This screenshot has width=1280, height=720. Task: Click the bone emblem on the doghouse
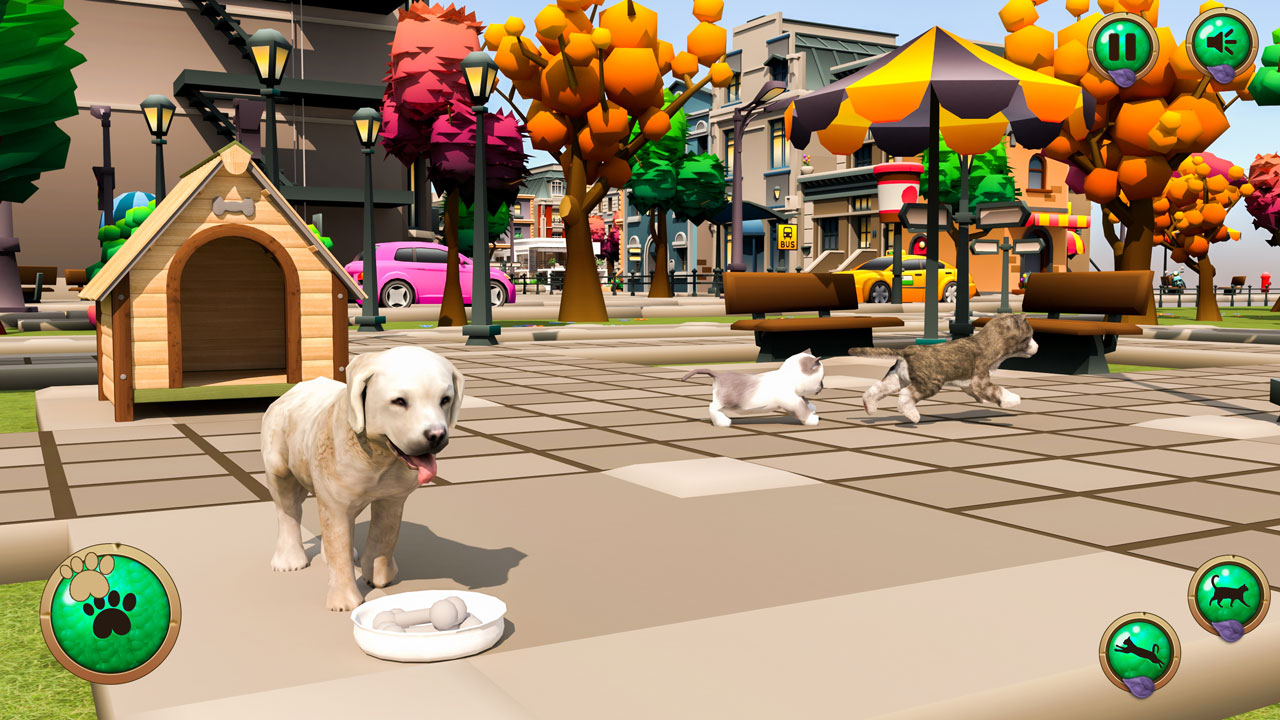[x=232, y=207]
